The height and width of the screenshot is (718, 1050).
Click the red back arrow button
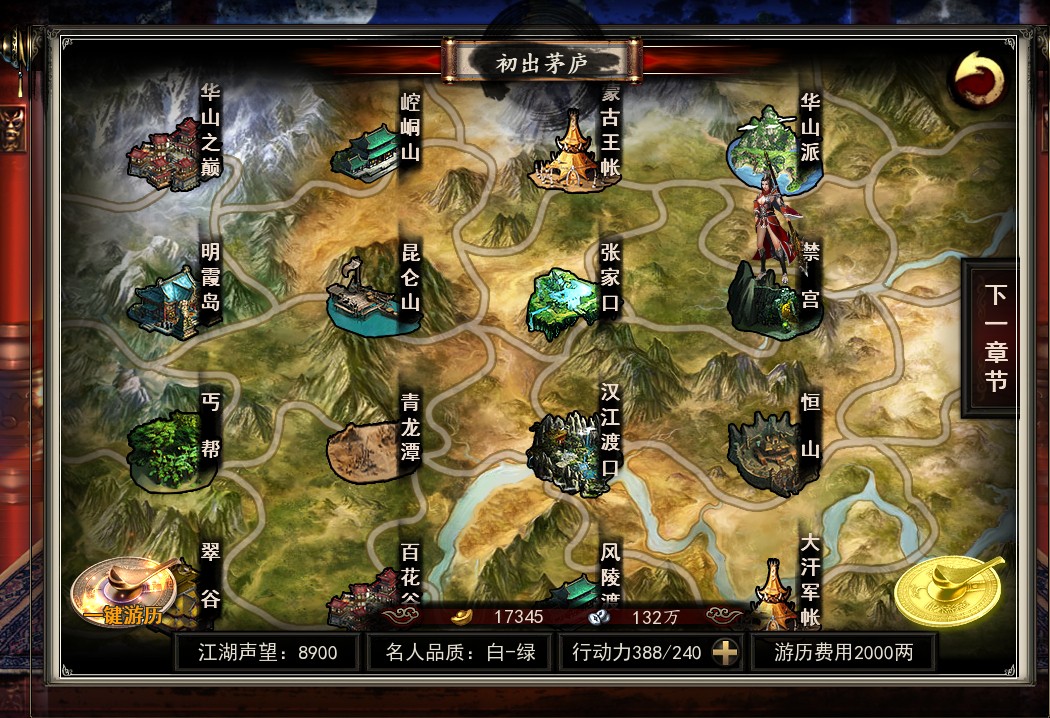(x=977, y=79)
